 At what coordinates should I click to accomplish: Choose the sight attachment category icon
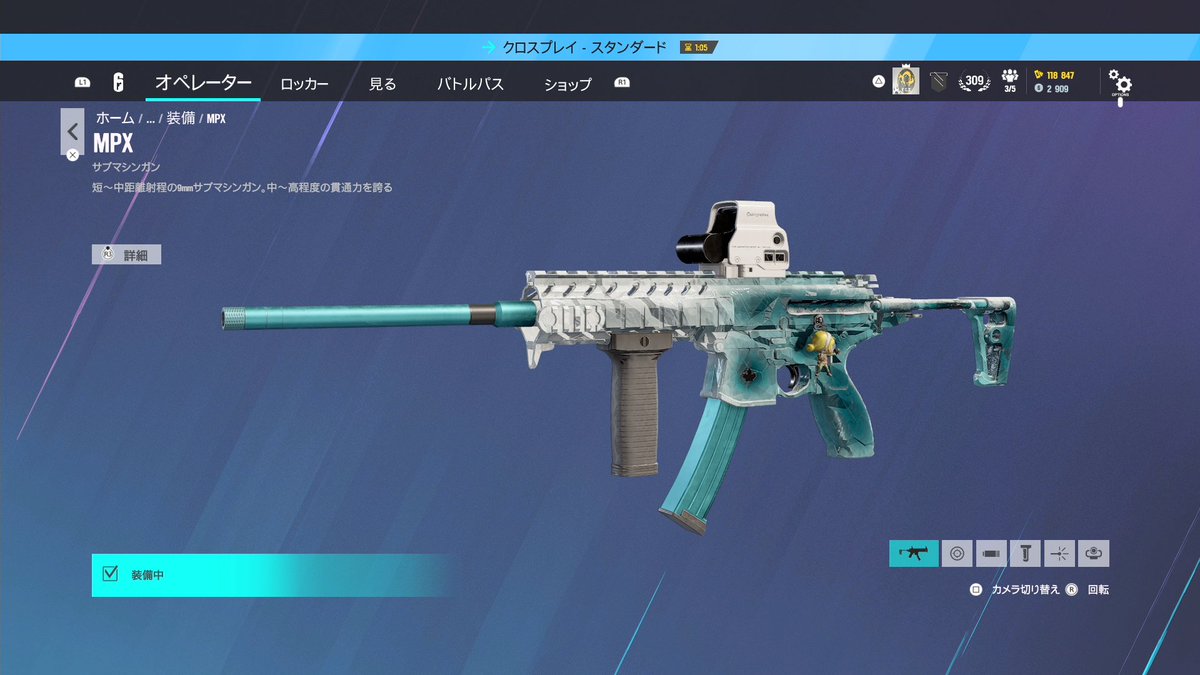(x=957, y=553)
